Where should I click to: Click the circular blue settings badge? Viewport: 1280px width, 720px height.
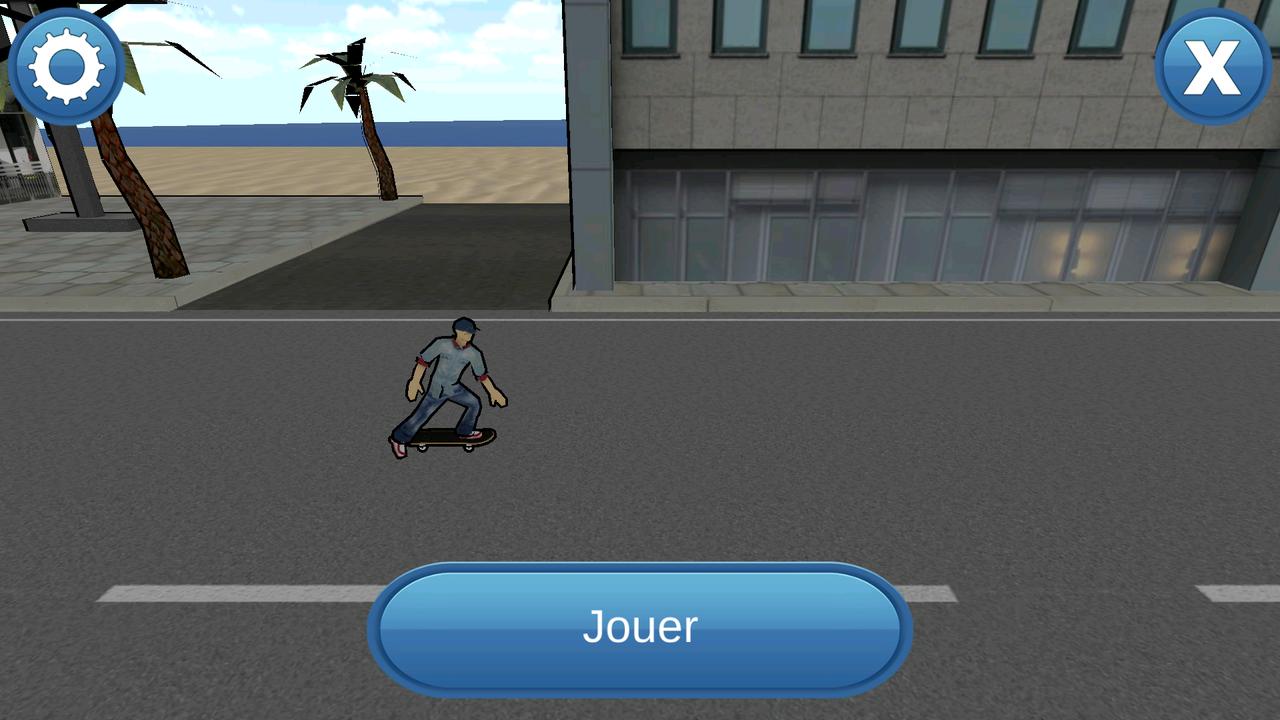[66, 66]
